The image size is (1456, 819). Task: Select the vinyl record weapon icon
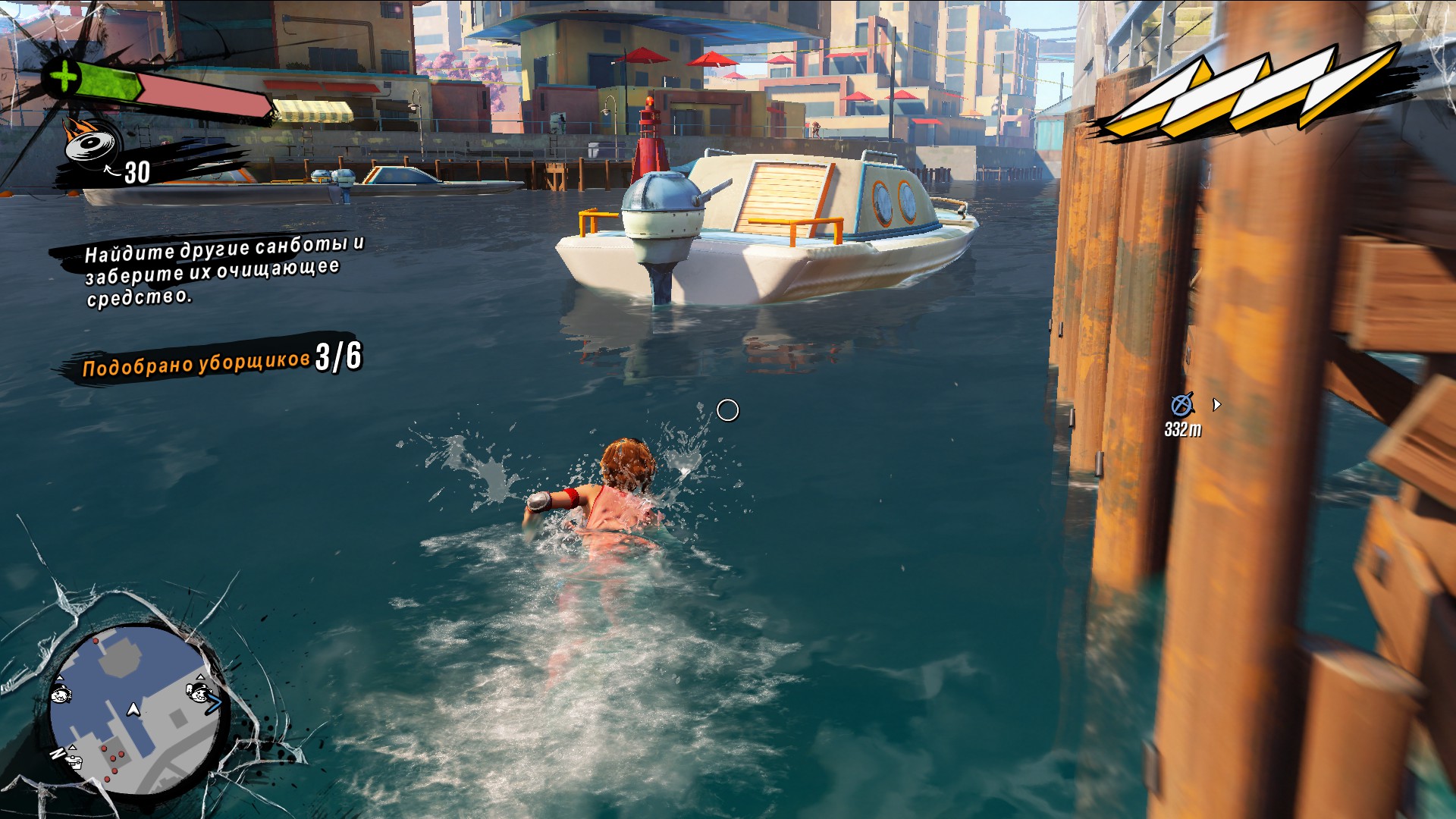93,144
